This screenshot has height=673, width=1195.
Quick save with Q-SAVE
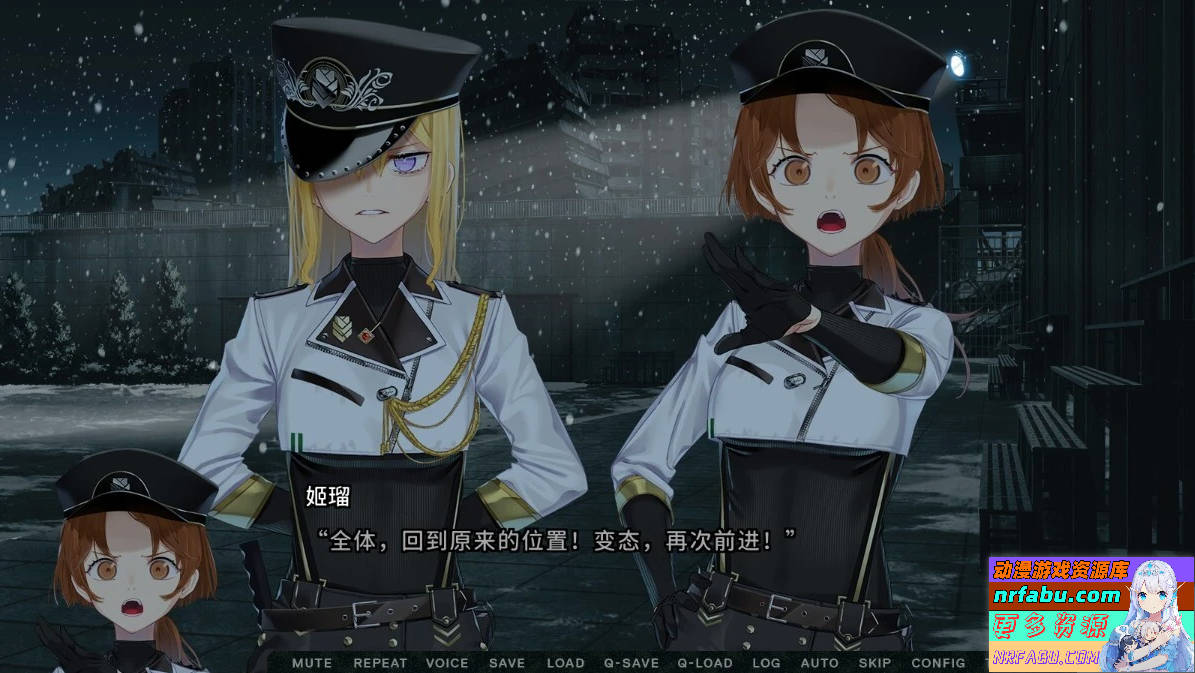[x=631, y=663]
